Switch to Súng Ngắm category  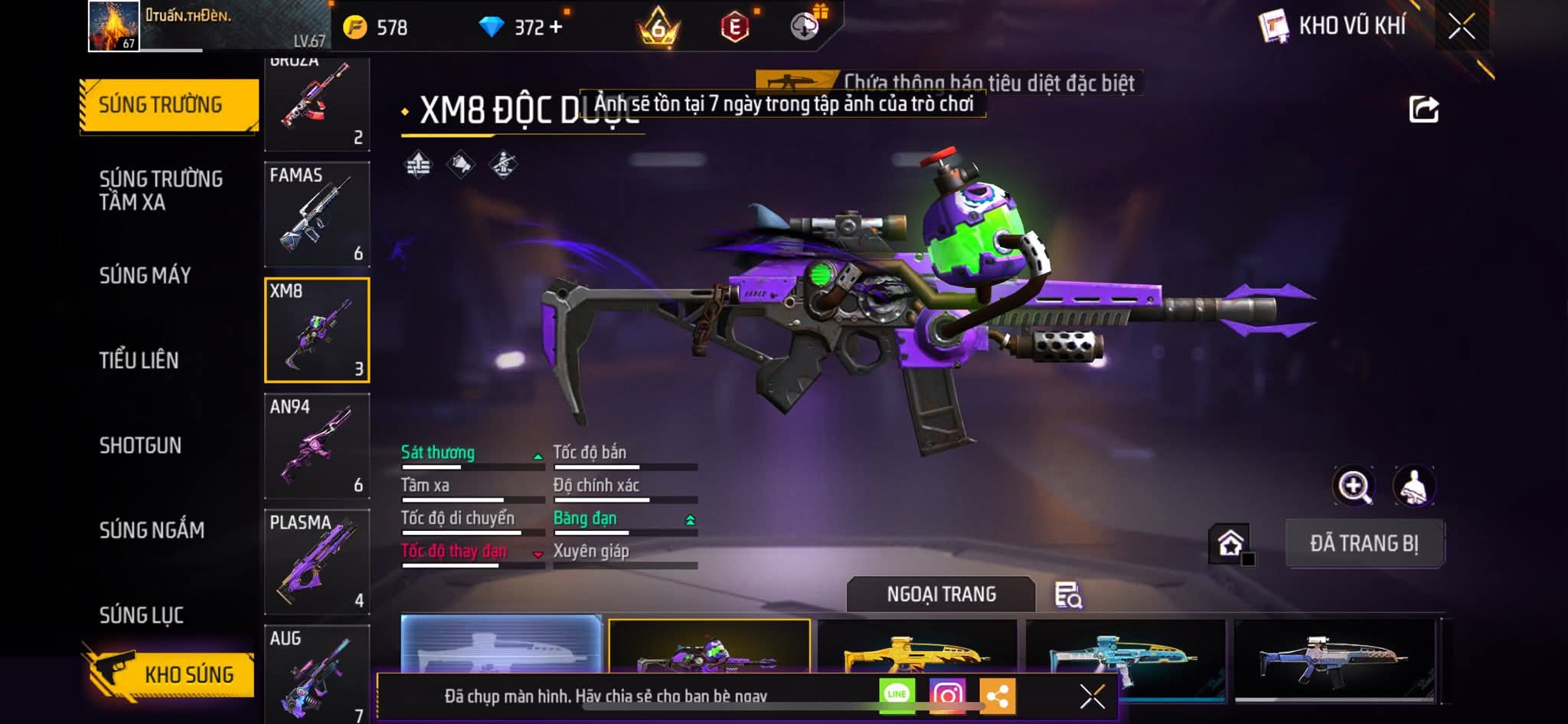152,529
